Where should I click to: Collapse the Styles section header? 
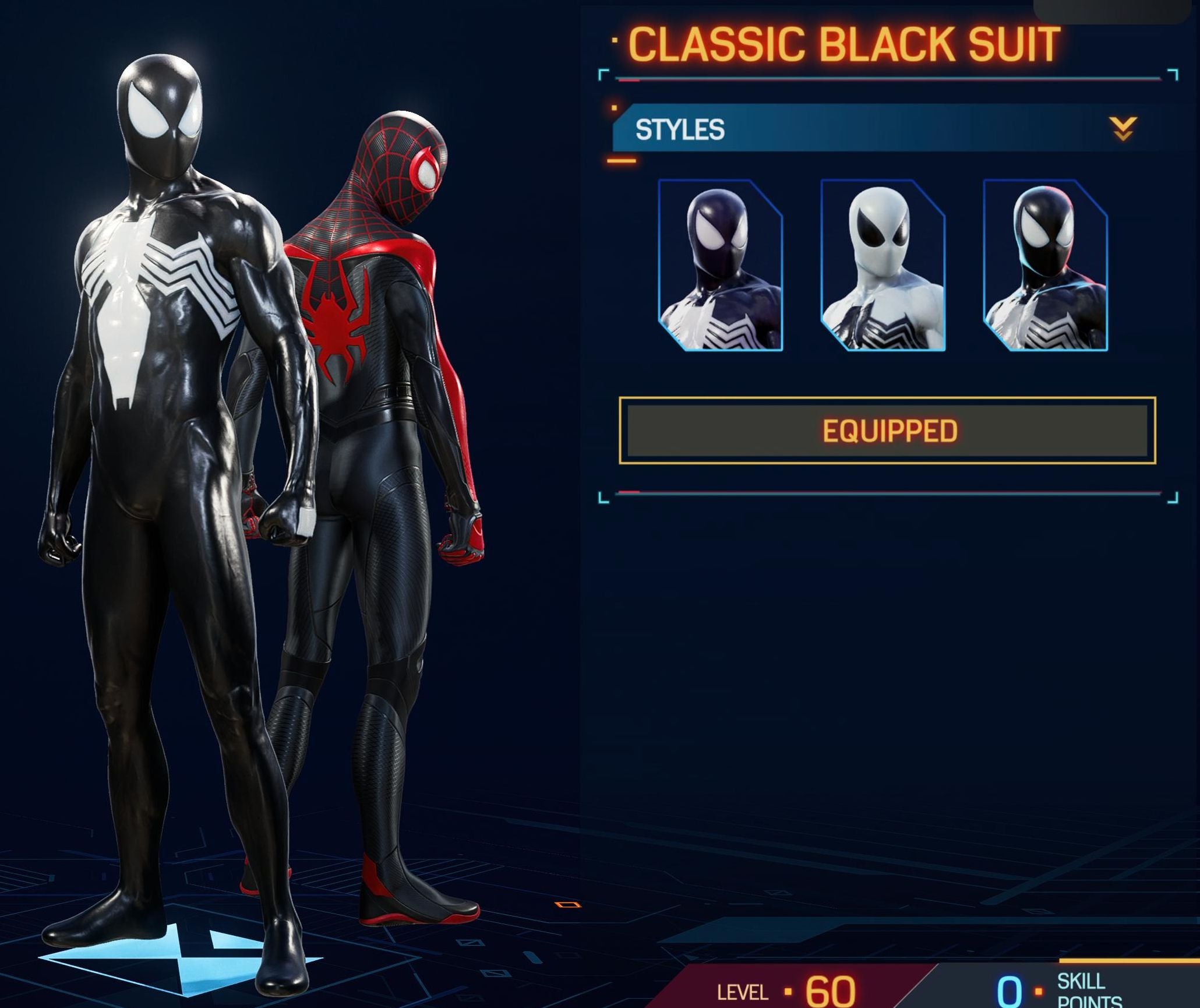(x=1122, y=129)
